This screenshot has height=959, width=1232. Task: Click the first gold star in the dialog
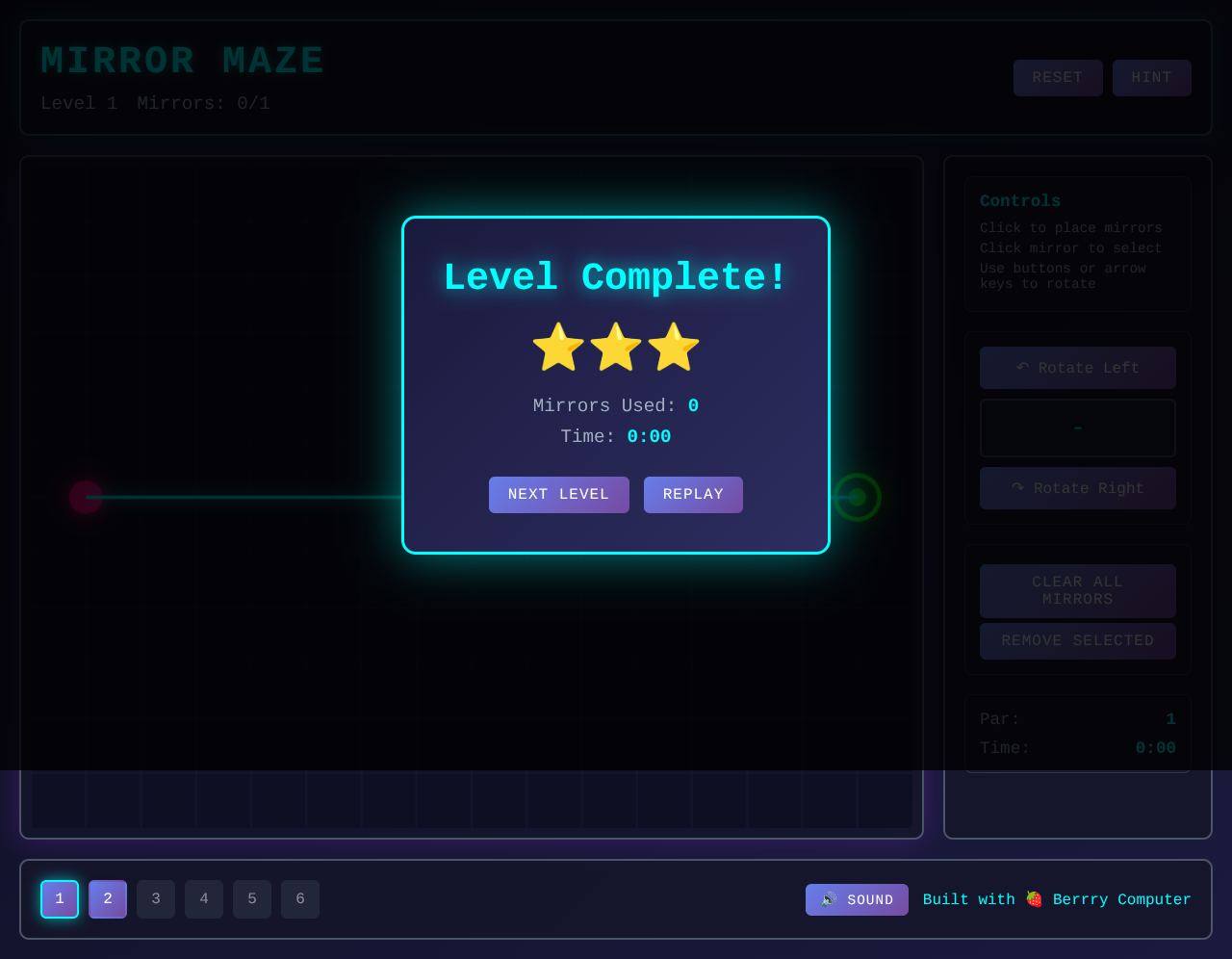[x=556, y=347]
